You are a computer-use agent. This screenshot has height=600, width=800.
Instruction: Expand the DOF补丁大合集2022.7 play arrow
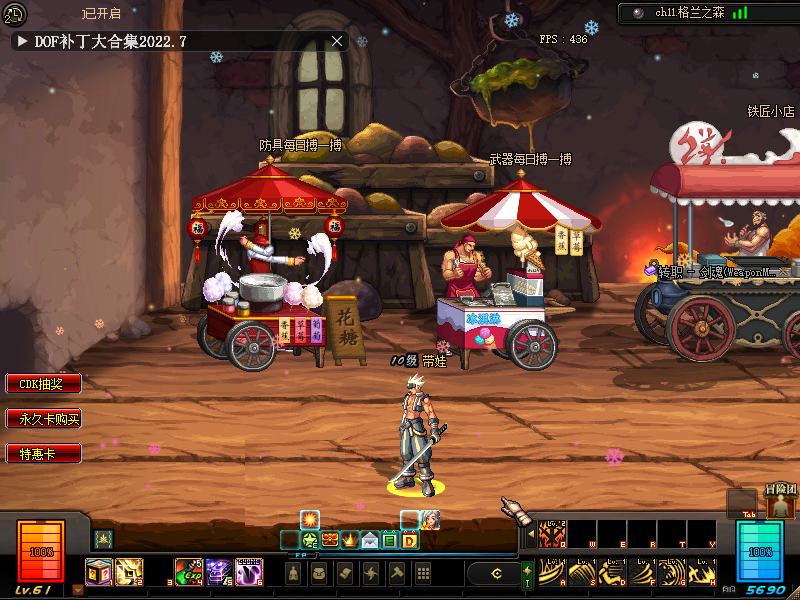22,41
